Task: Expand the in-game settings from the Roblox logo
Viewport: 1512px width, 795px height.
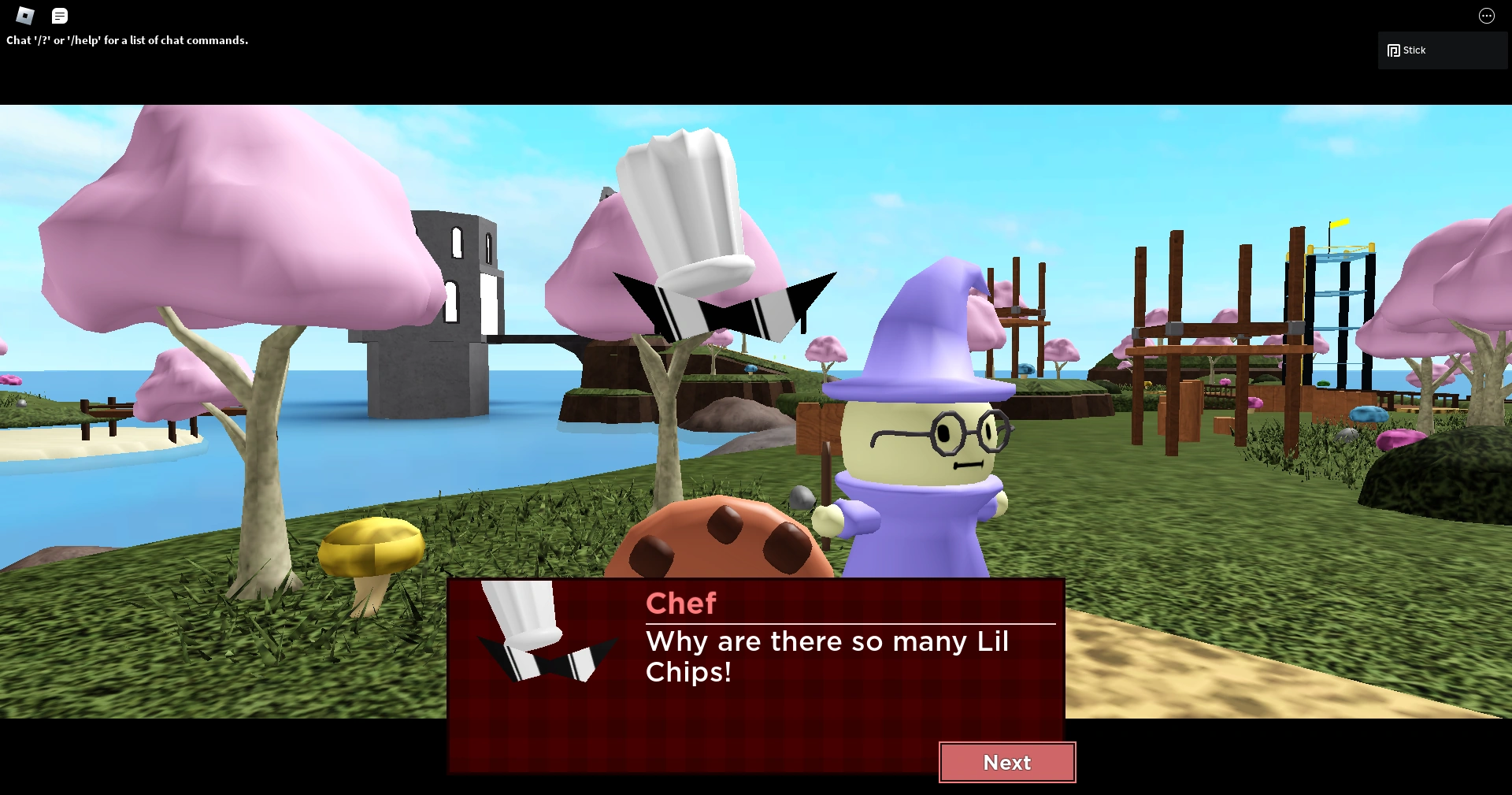Action: coord(24,16)
